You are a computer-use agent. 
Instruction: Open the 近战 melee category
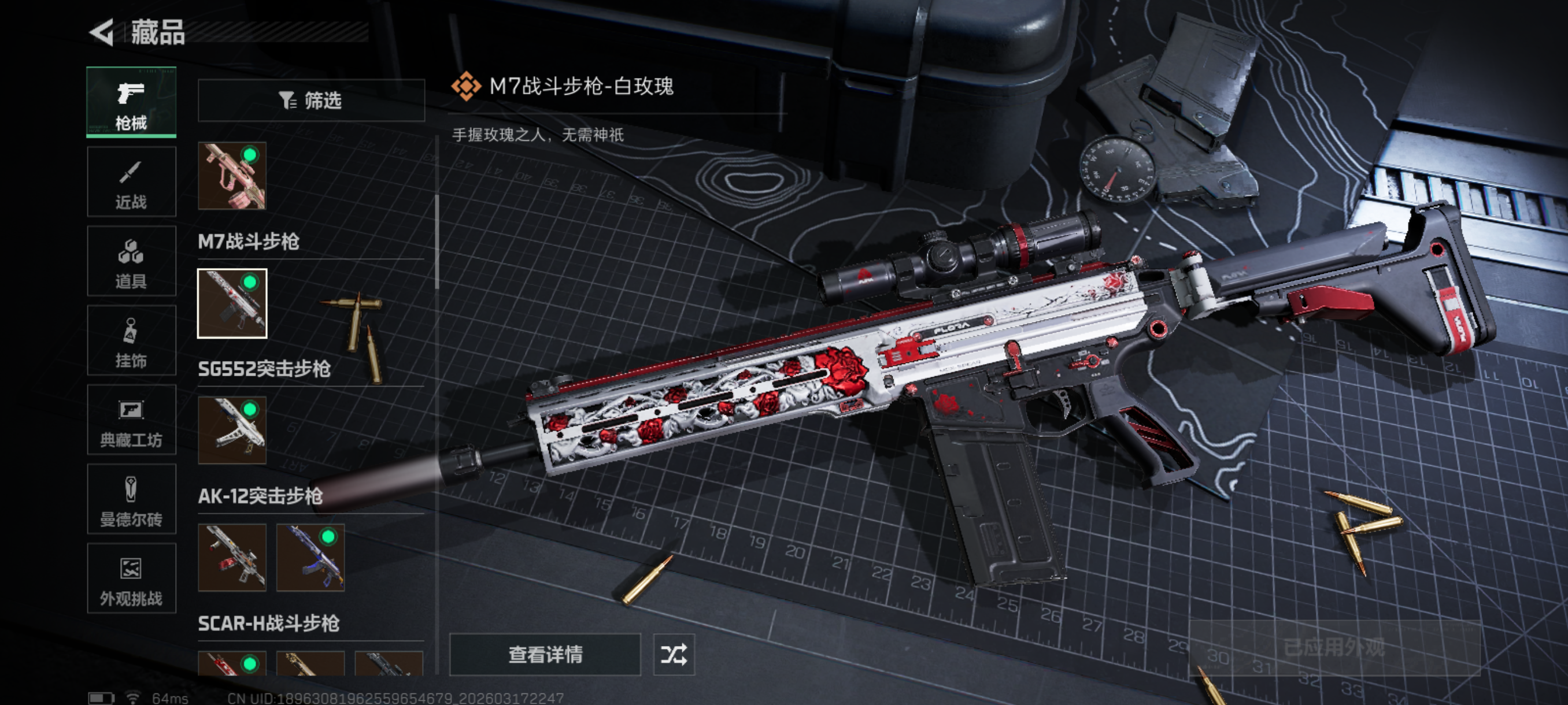(131, 181)
